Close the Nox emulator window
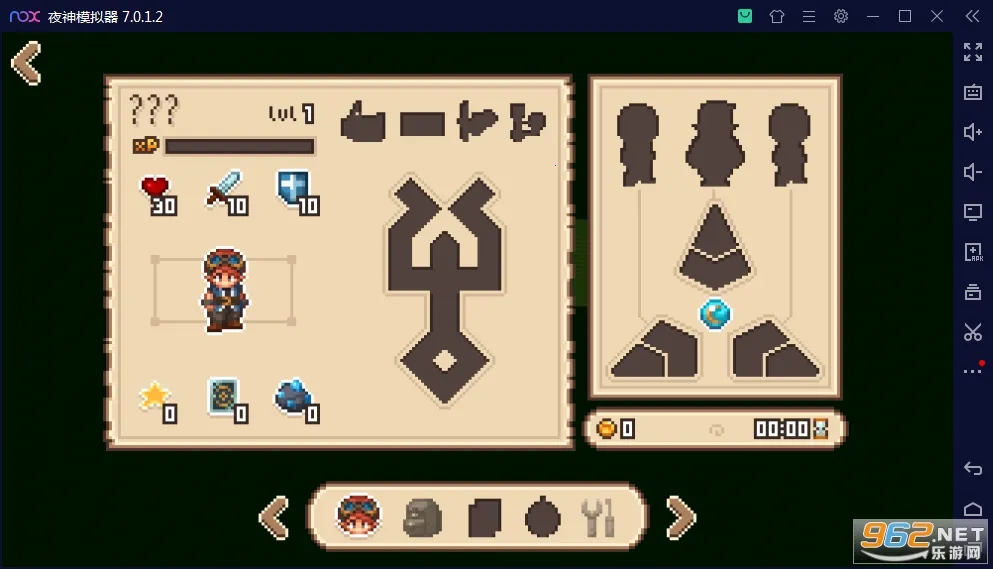The image size is (993, 569). pos(937,16)
